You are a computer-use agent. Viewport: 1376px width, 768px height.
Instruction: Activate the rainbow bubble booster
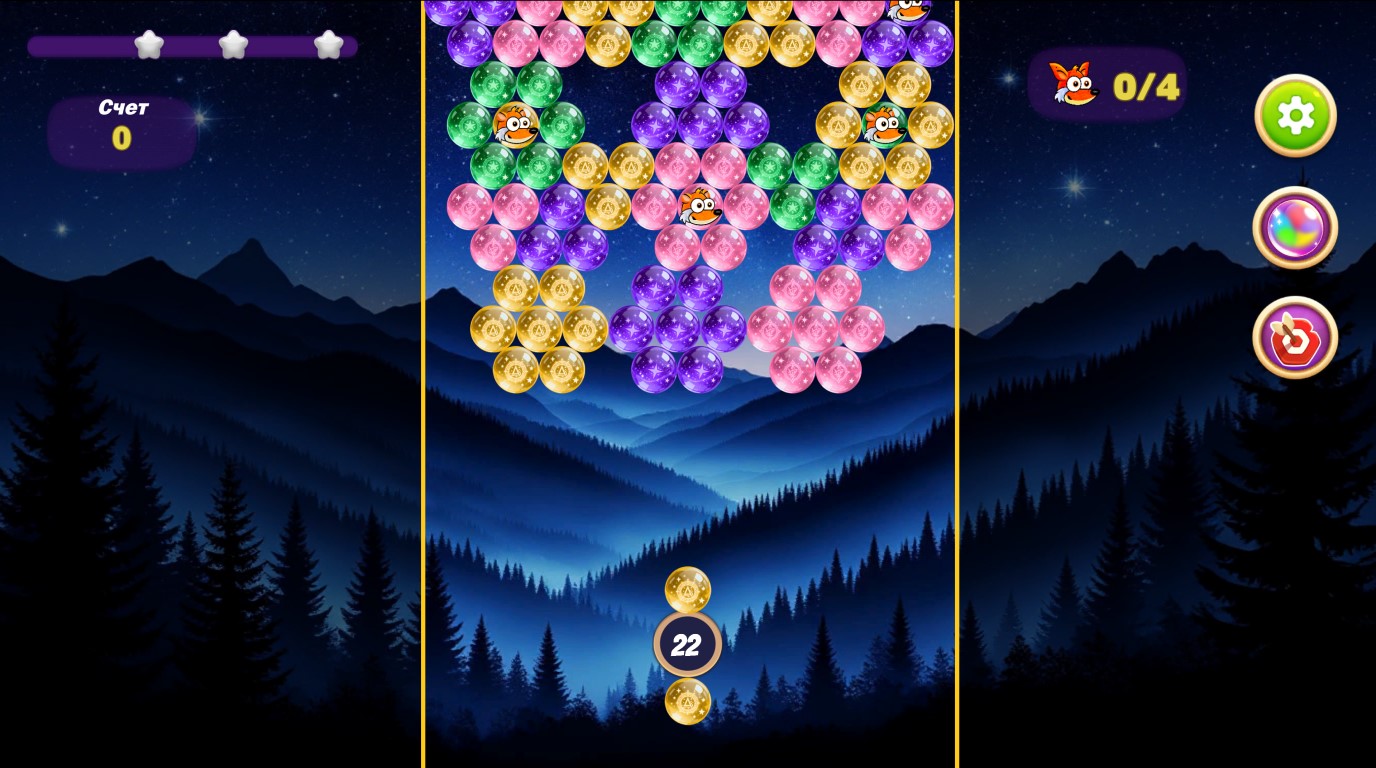tap(1295, 228)
